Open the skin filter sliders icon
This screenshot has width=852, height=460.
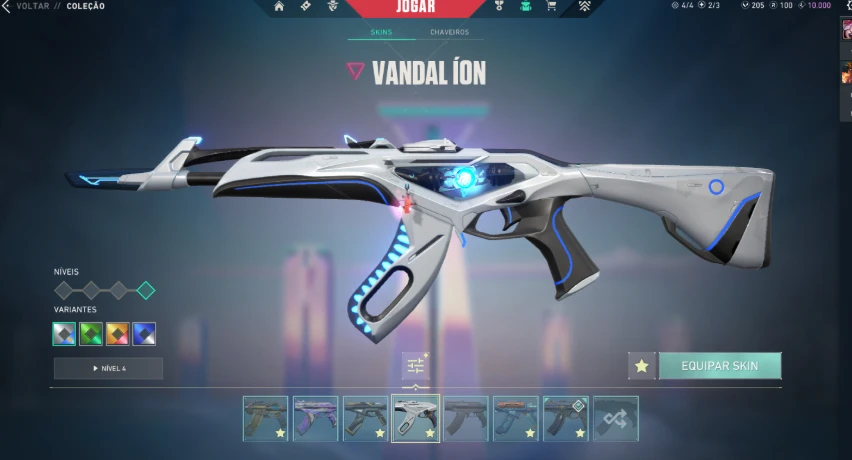click(x=416, y=367)
